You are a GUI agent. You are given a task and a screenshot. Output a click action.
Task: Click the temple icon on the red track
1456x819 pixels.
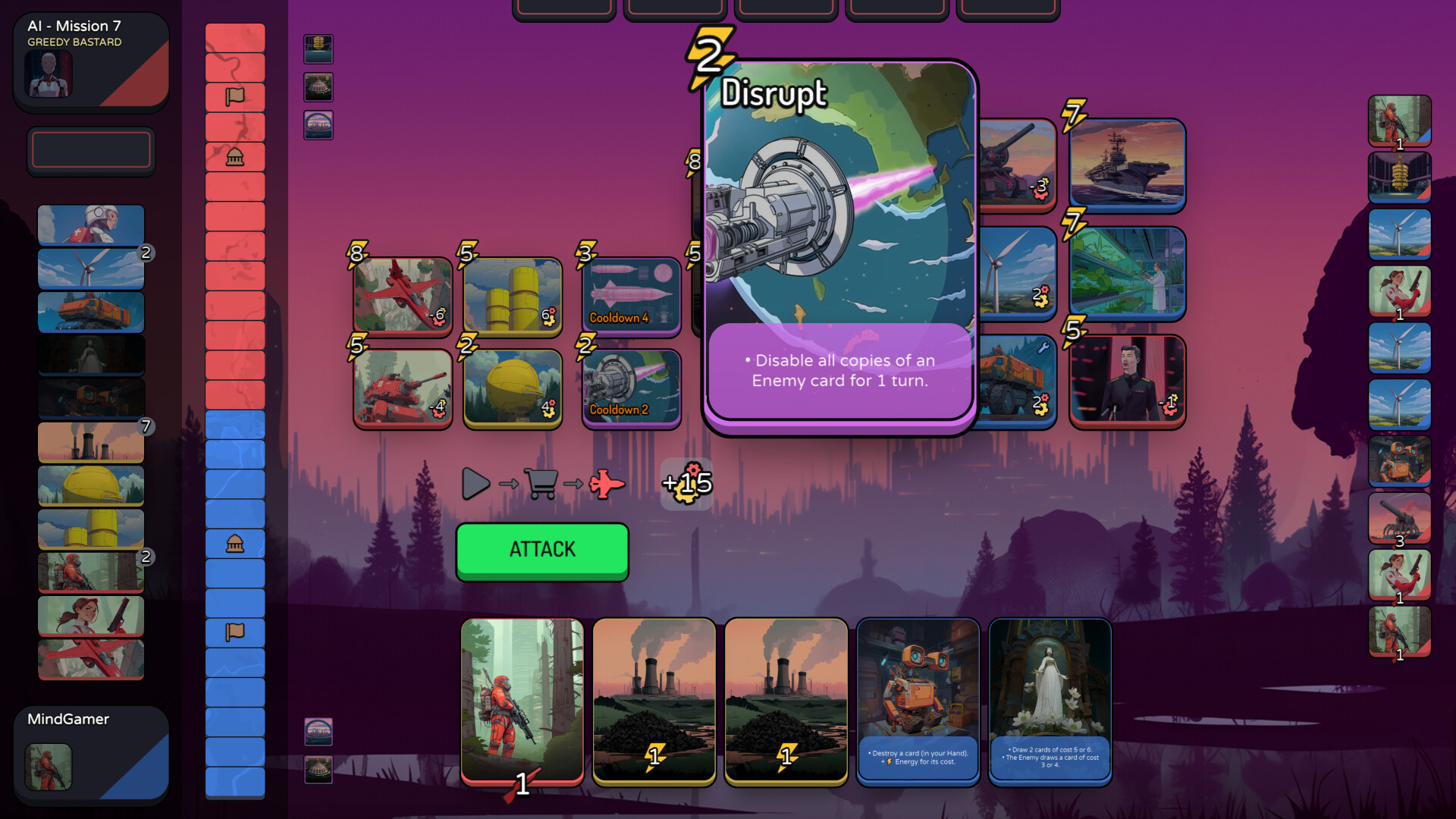click(x=235, y=157)
